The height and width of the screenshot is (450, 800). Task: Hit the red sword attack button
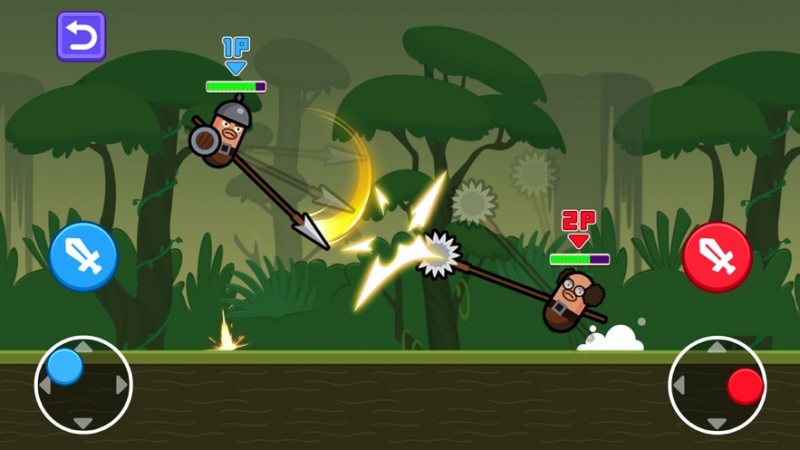click(x=716, y=257)
